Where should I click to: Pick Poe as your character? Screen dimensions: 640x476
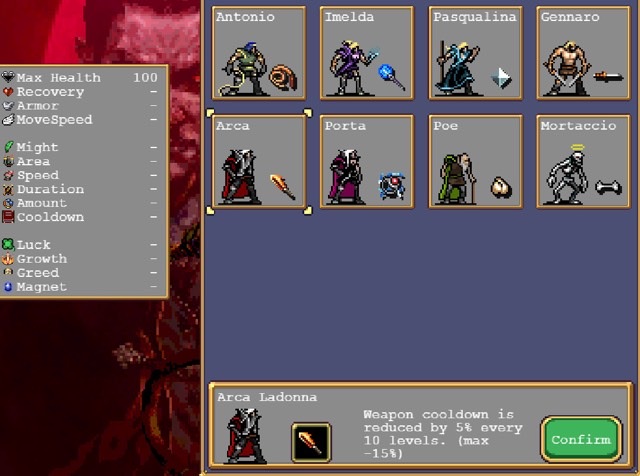click(x=475, y=162)
